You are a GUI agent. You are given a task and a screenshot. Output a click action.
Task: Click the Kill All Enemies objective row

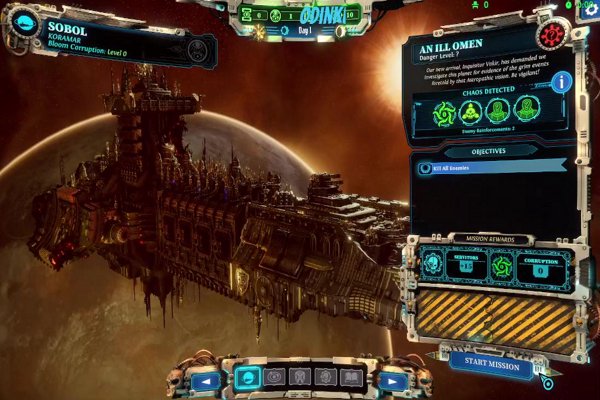click(490, 168)
